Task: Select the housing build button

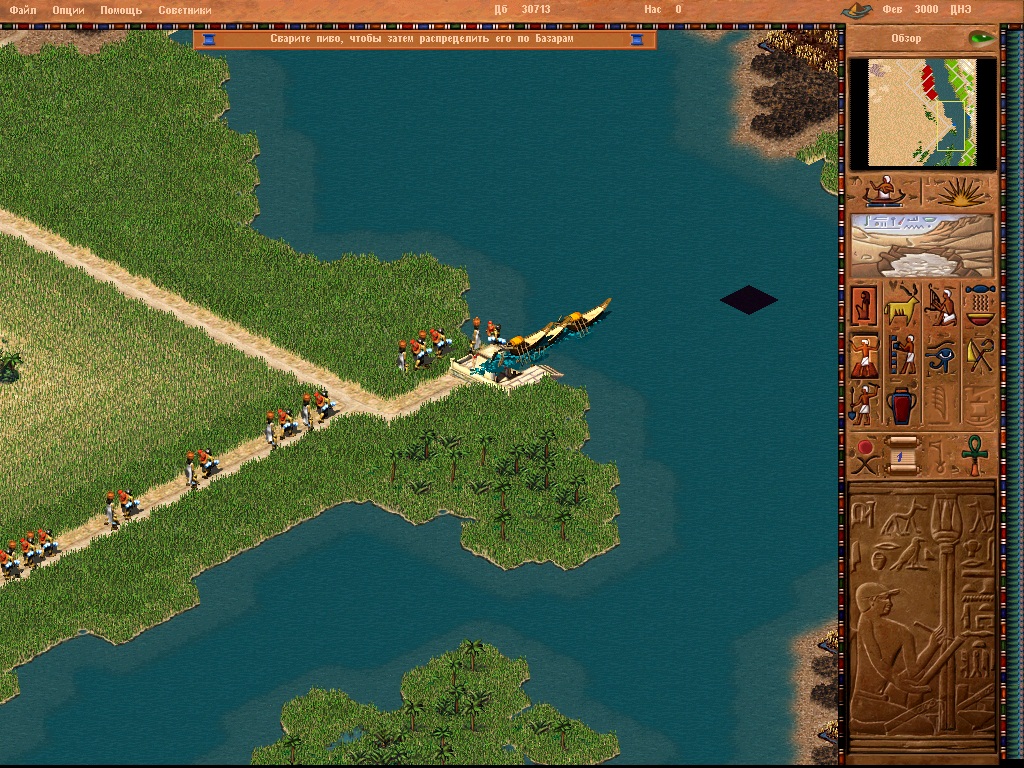Action: pyautogui.click(x=864, y=305)
